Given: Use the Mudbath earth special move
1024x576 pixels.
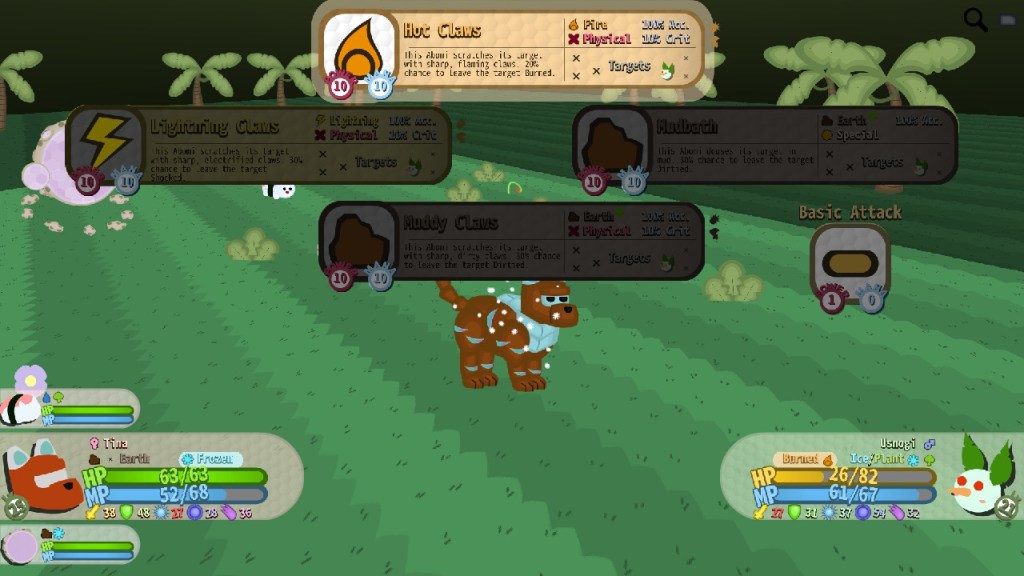Looking at the screenshot, I should point(765,145).
